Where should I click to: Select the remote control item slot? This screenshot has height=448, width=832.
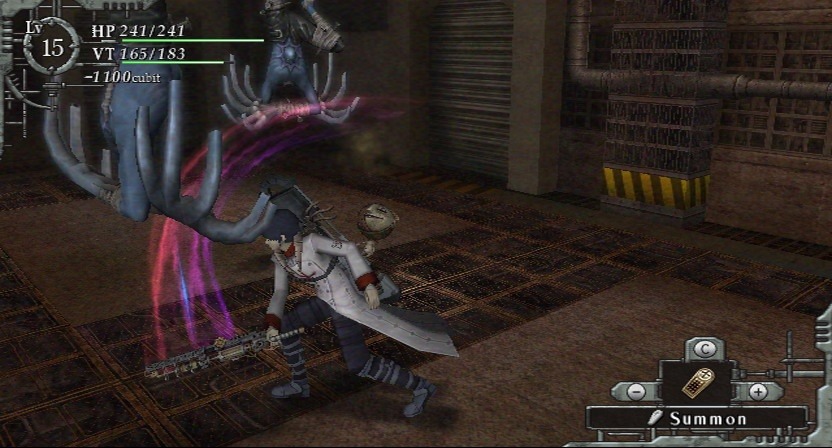697,383
